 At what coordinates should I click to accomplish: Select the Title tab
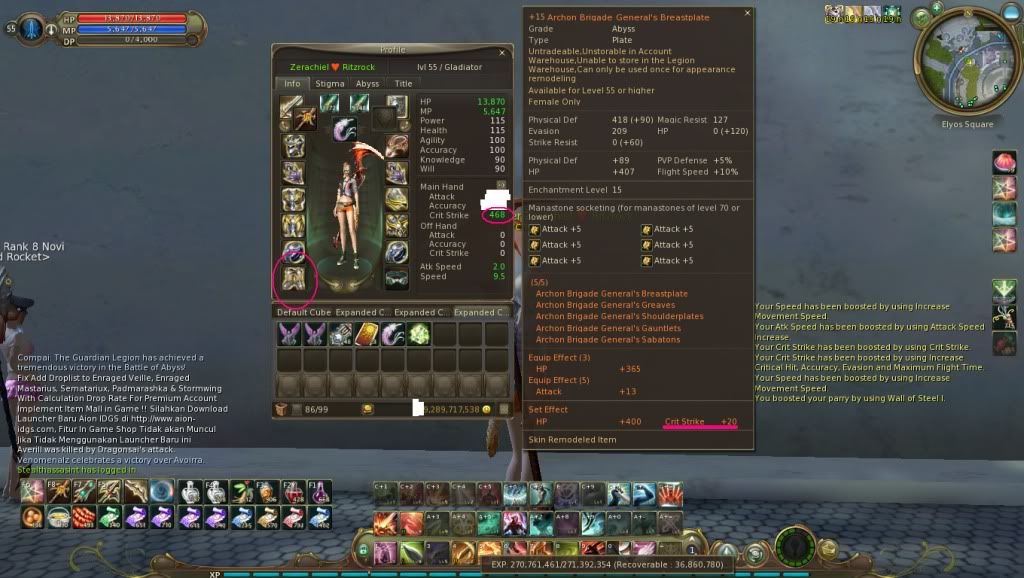click(402, 84)
